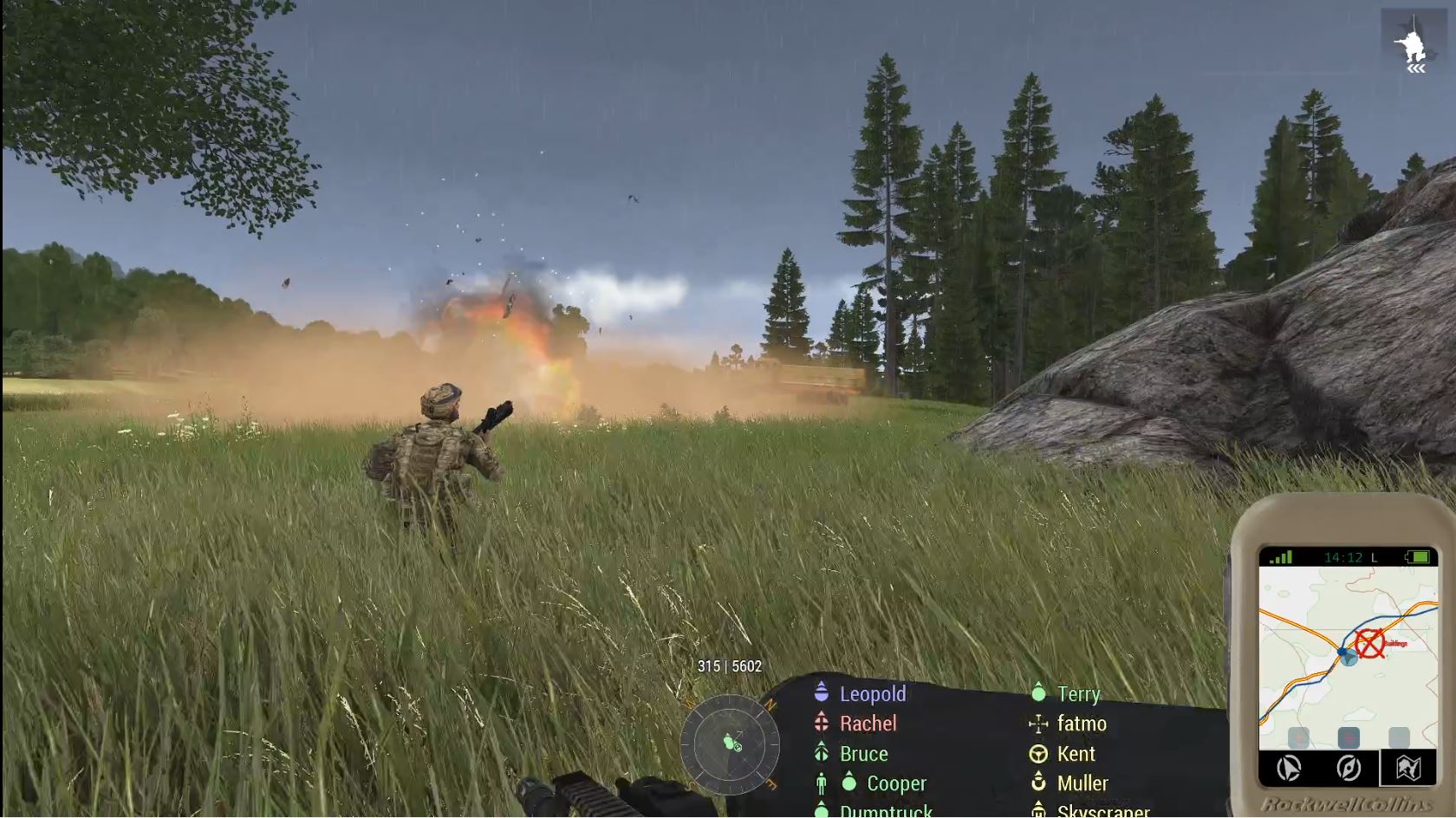The height and width of the screenshot is (818, 1456).
Task: Select Kent, the driver, in the roster
Action: click(x=1076, y=754)
